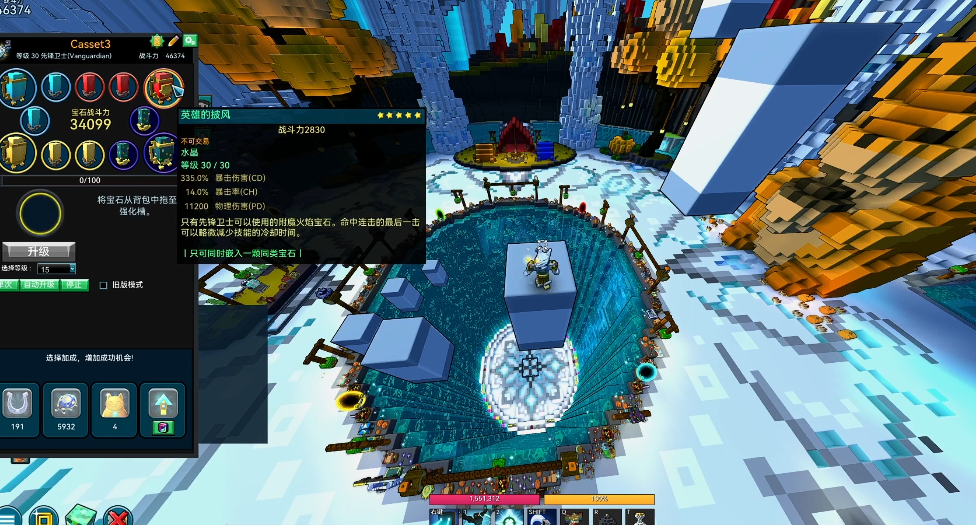Open the green gear settings button
The height and width of the screenshot is (525, 976).
point(189,41)
